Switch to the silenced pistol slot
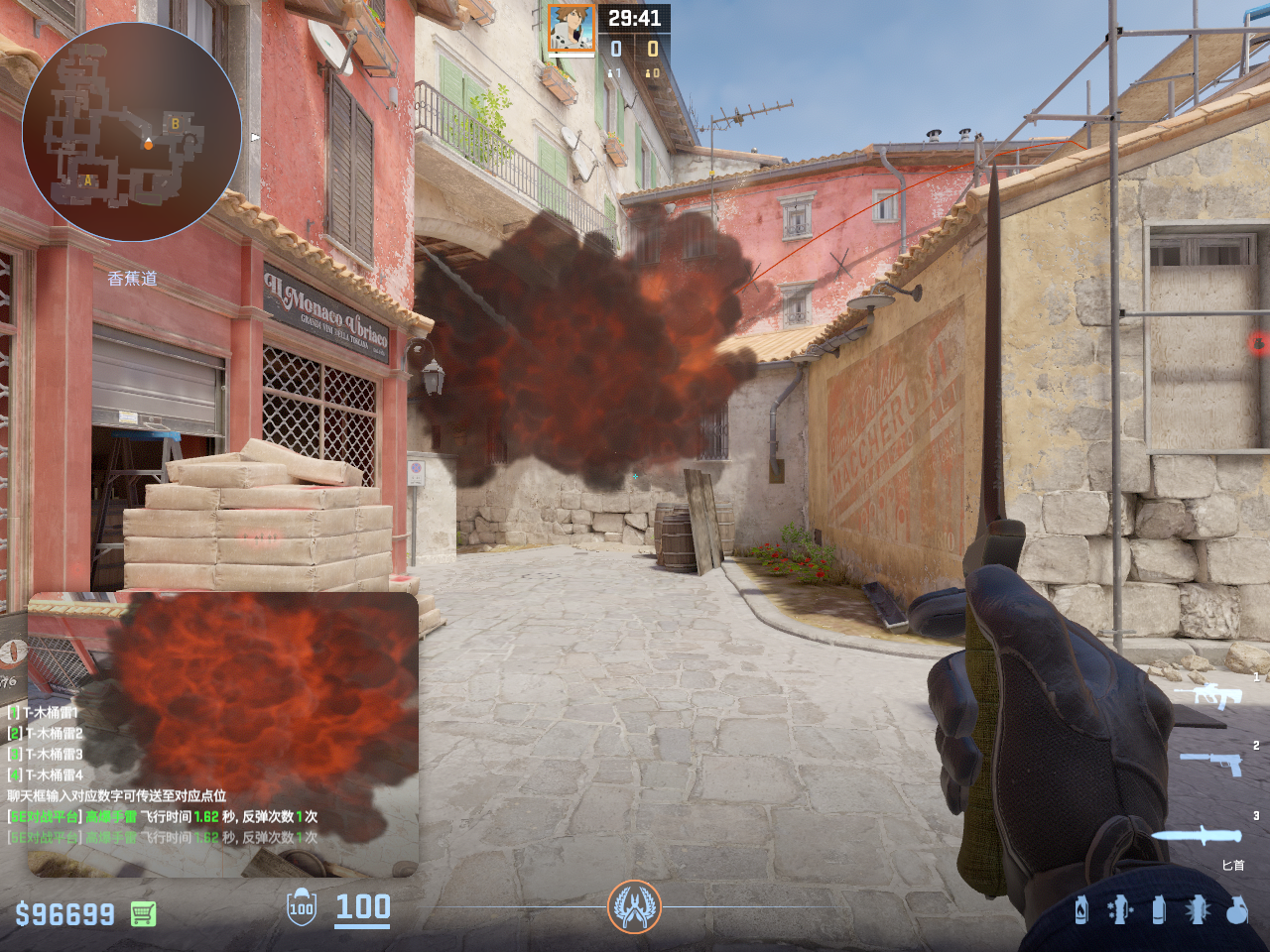Viewport: 1270px width, 952px height. pos(1210,763)
